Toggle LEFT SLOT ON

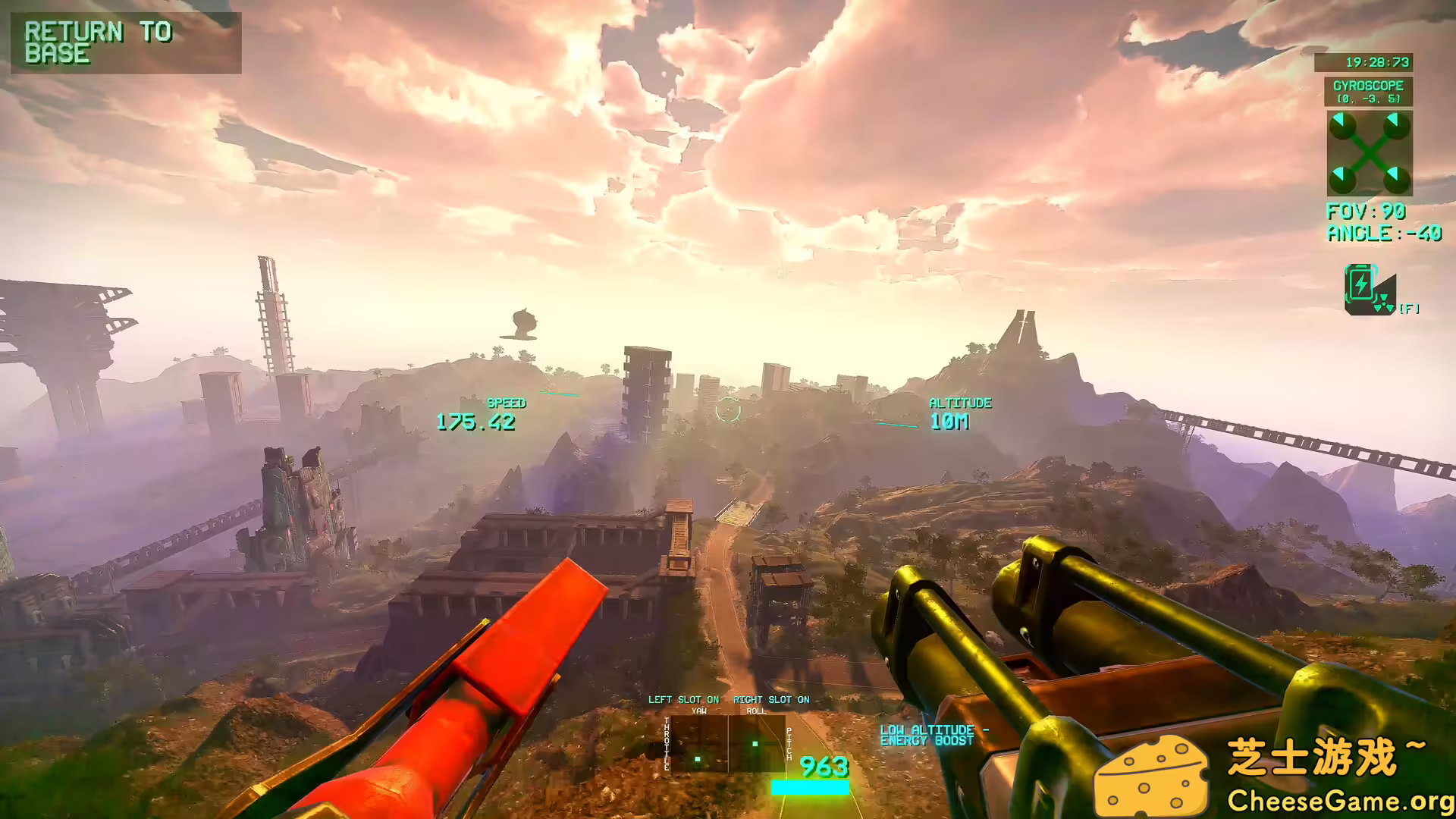(x=683, y=700)
